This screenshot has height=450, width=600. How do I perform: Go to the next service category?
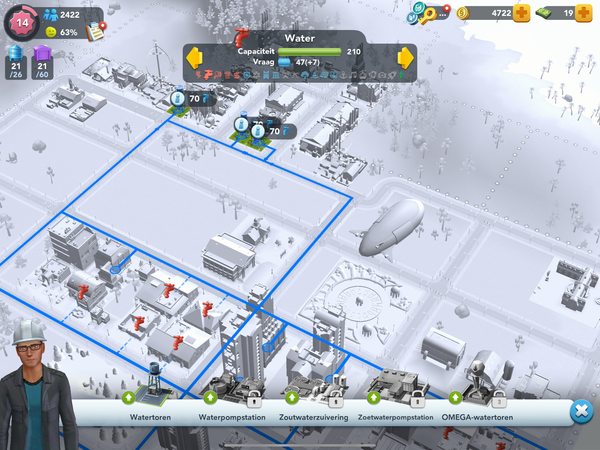[x=406, y=56]
